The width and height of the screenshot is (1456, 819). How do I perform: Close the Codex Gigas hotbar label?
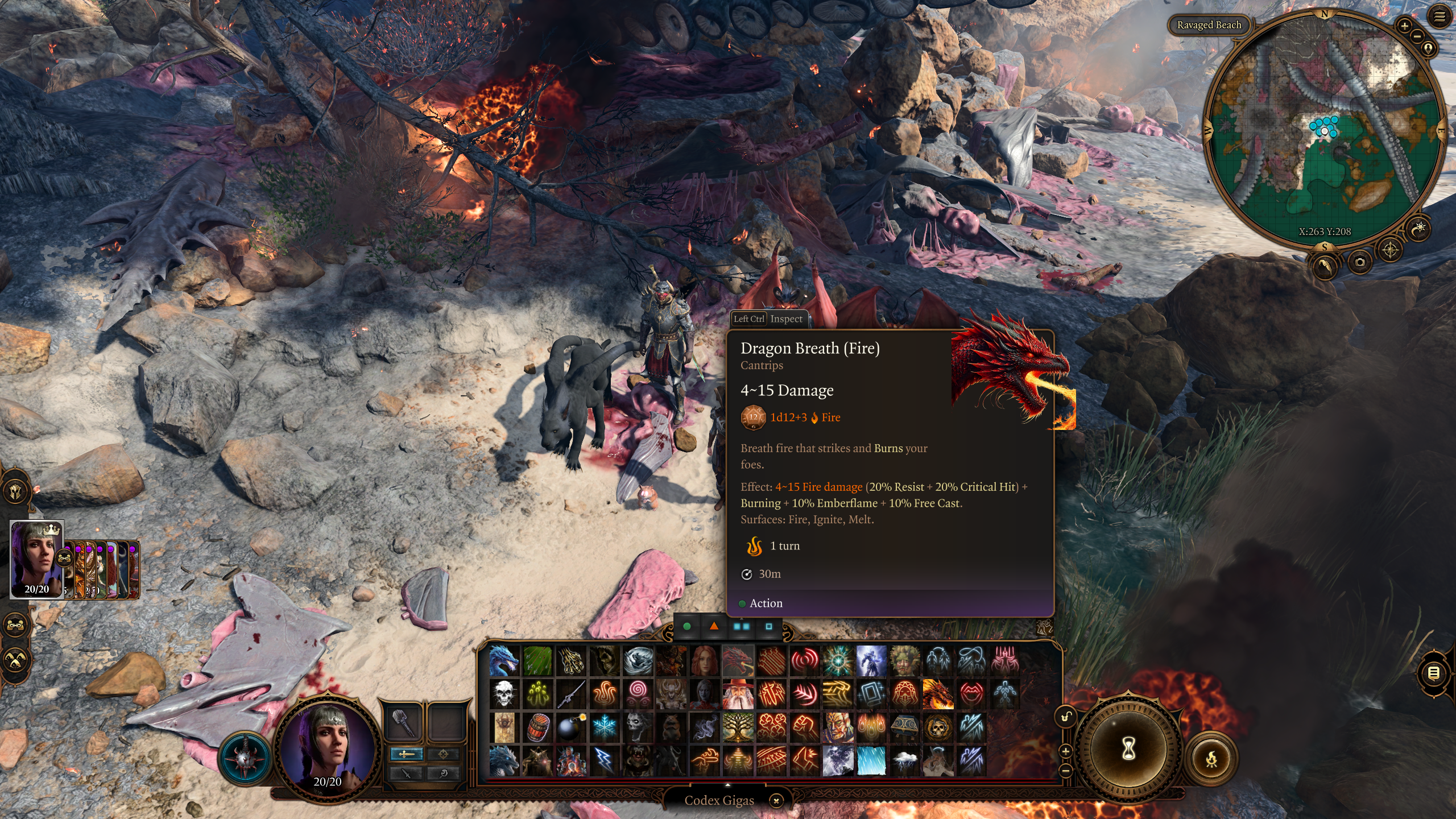point(776,801)
